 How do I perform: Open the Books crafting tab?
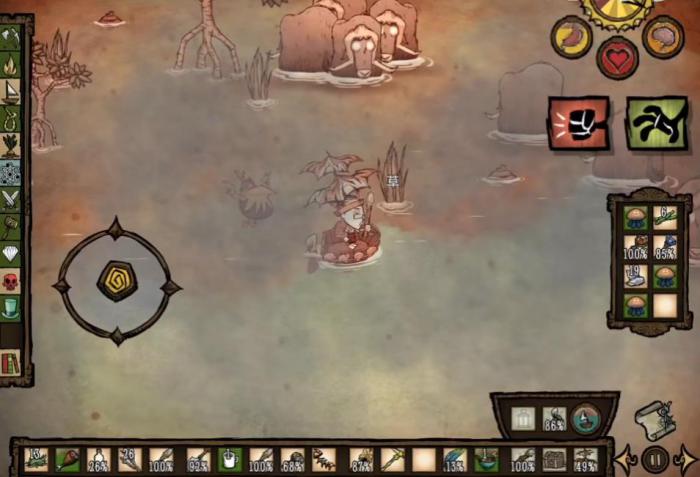(11, 361)
